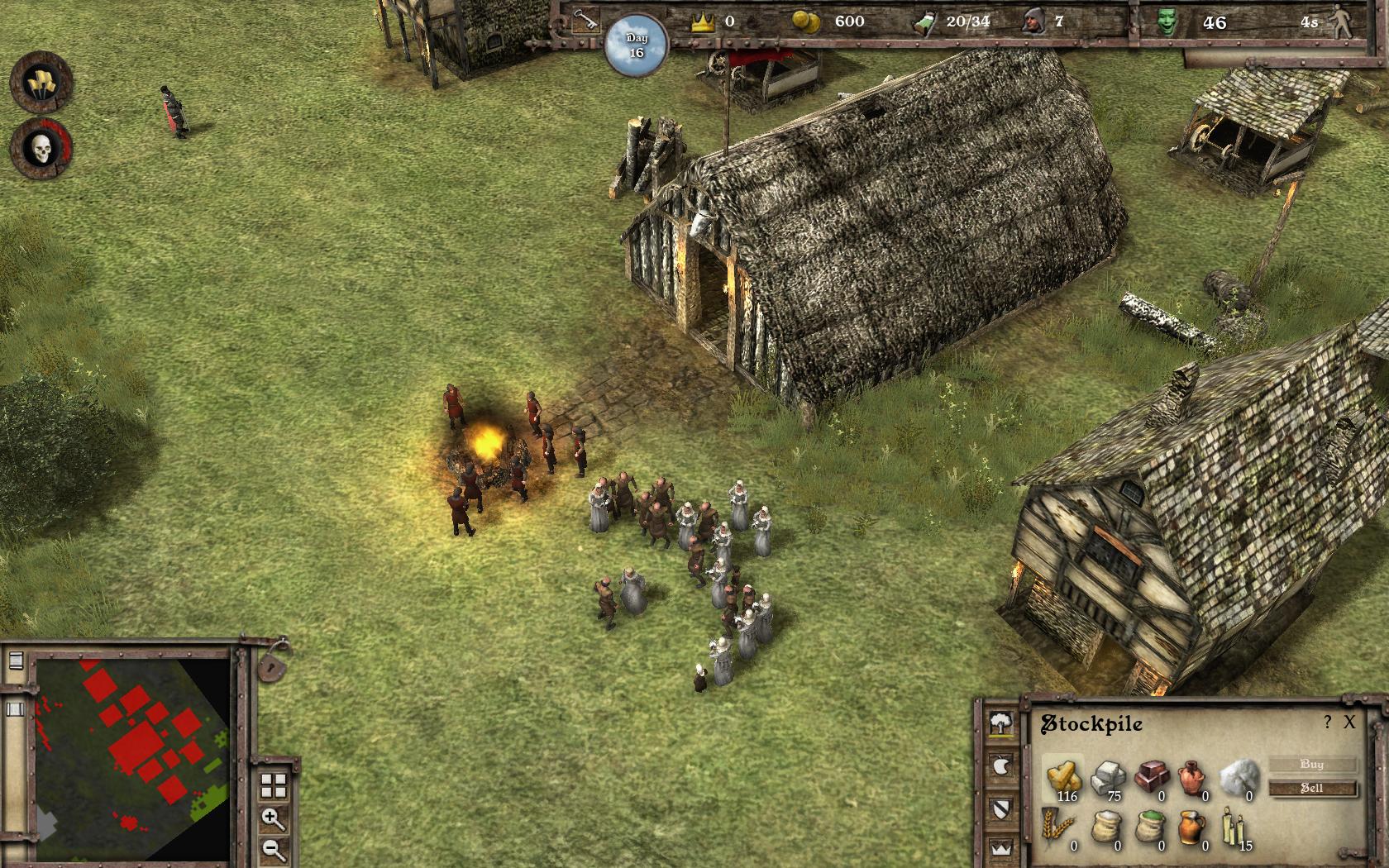Select the stone blocks resource
Viewport: 1389px width, 868px height.
1109,777
